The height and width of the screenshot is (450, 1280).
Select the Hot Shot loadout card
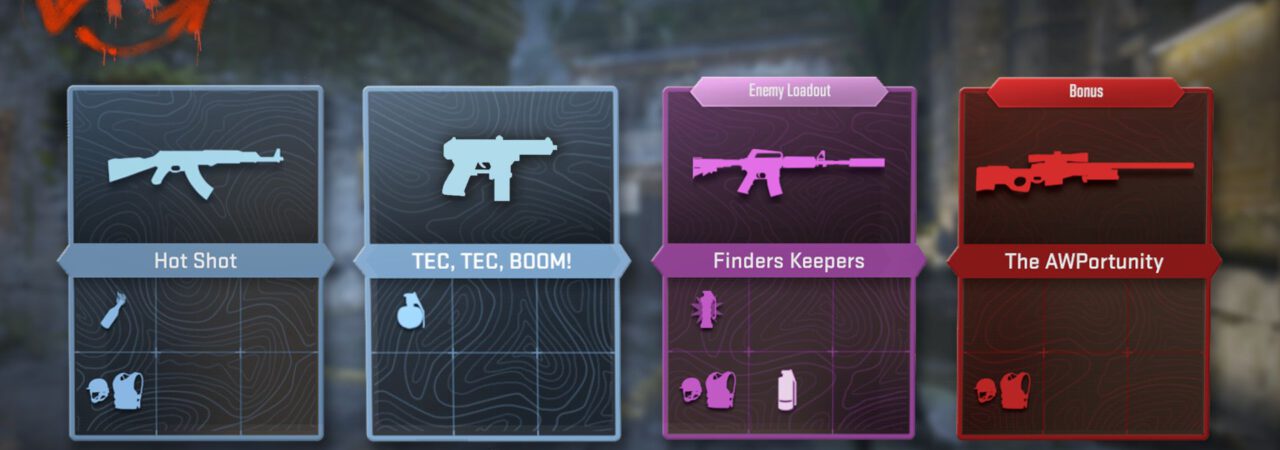(195, 262)
